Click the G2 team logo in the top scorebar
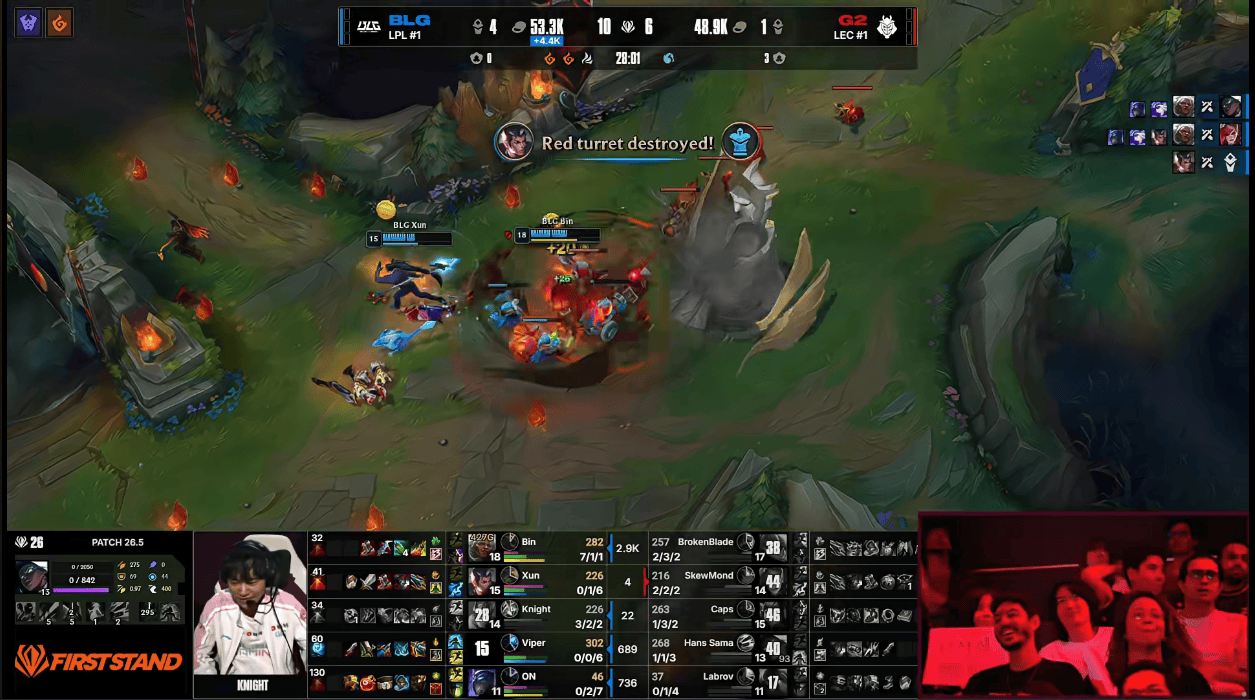Viewport: 1255px width, 700px height. click(887, 27)
